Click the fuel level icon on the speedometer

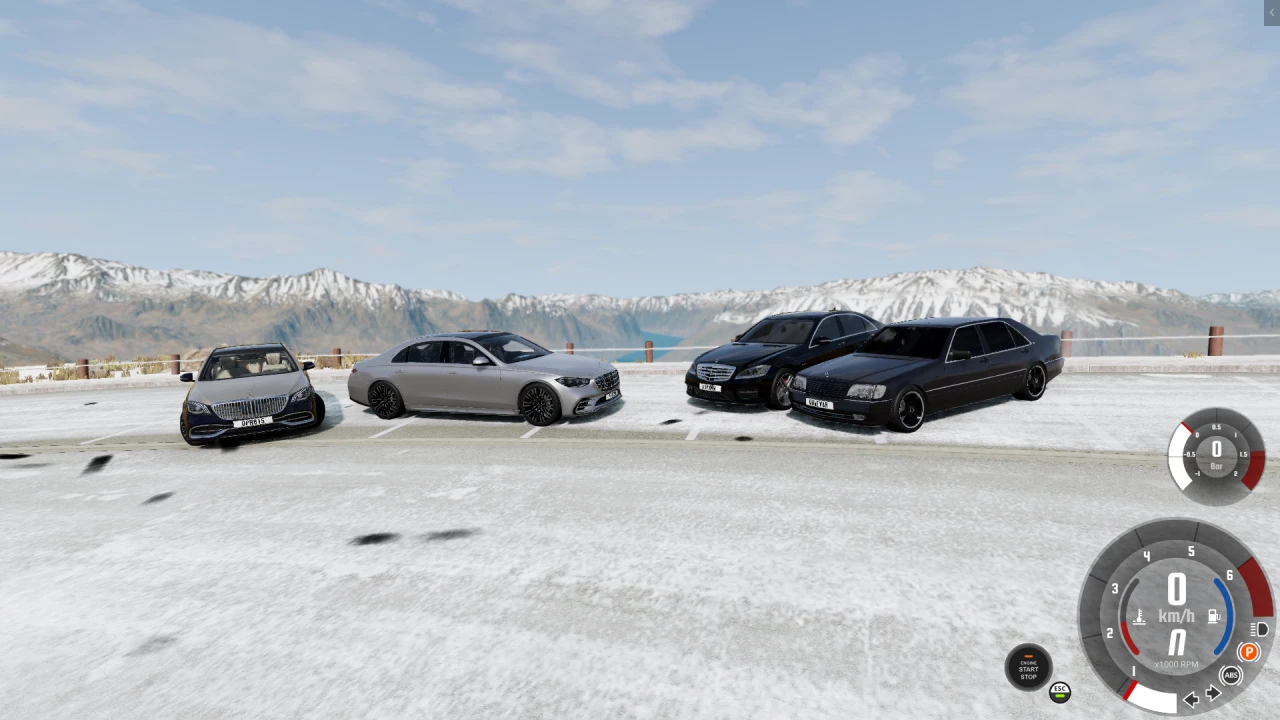coord(1213,615)
